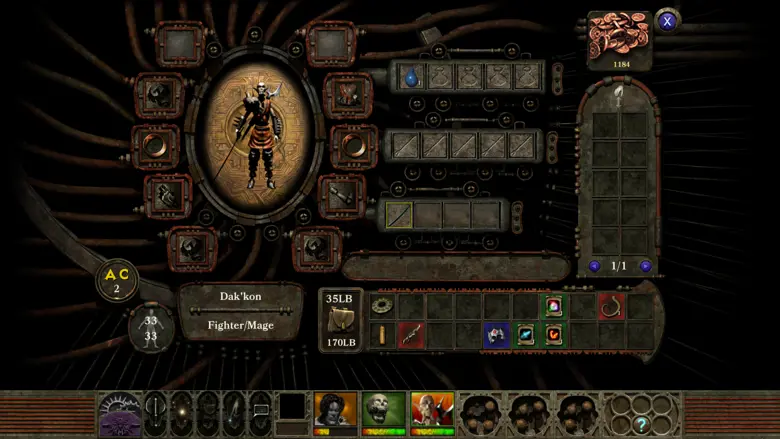The height and width of the screenshot is (439, 780).
Task: Go to the next ground items page
Action: [x=646, y=266]
